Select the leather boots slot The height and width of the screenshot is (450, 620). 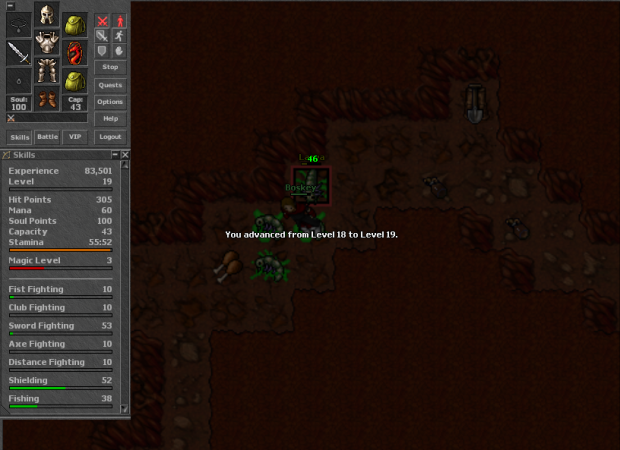coord(47,98)
